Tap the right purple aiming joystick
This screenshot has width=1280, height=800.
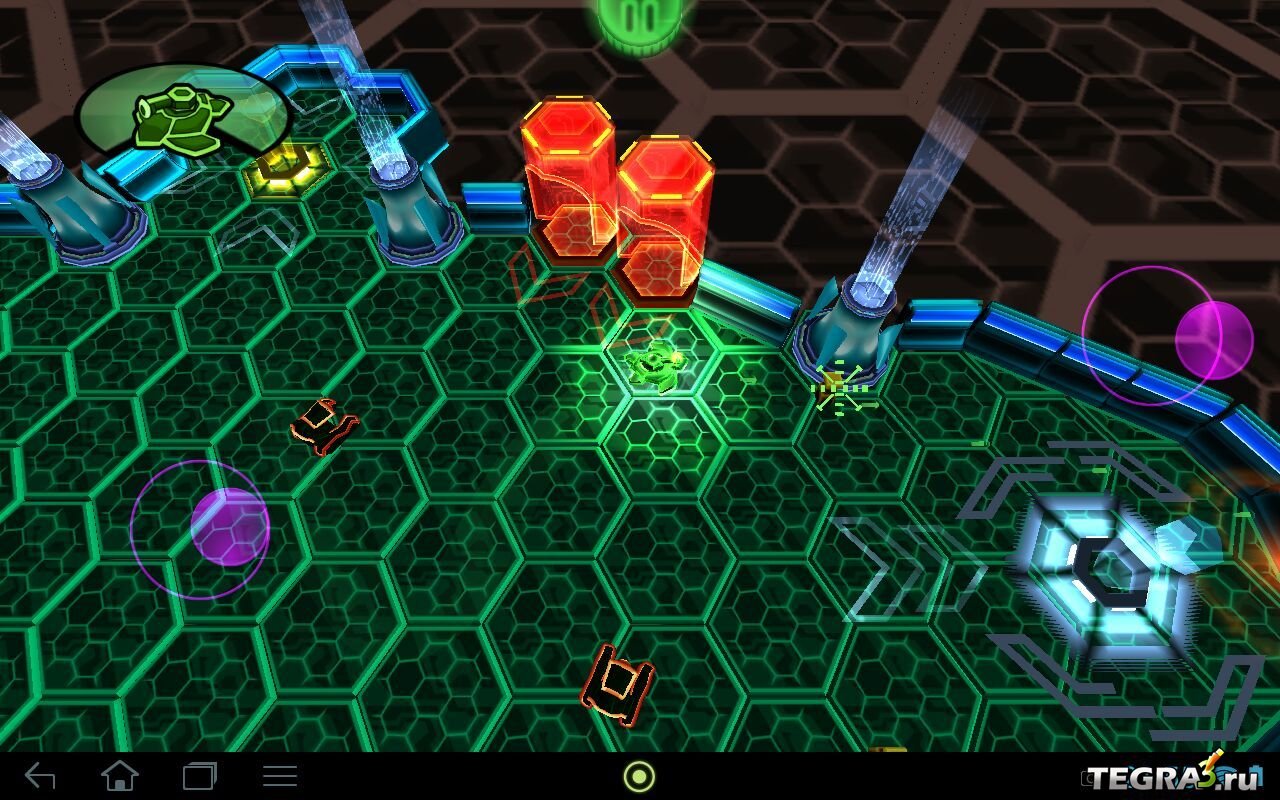pyautogui.click(x=1213, y=339)
